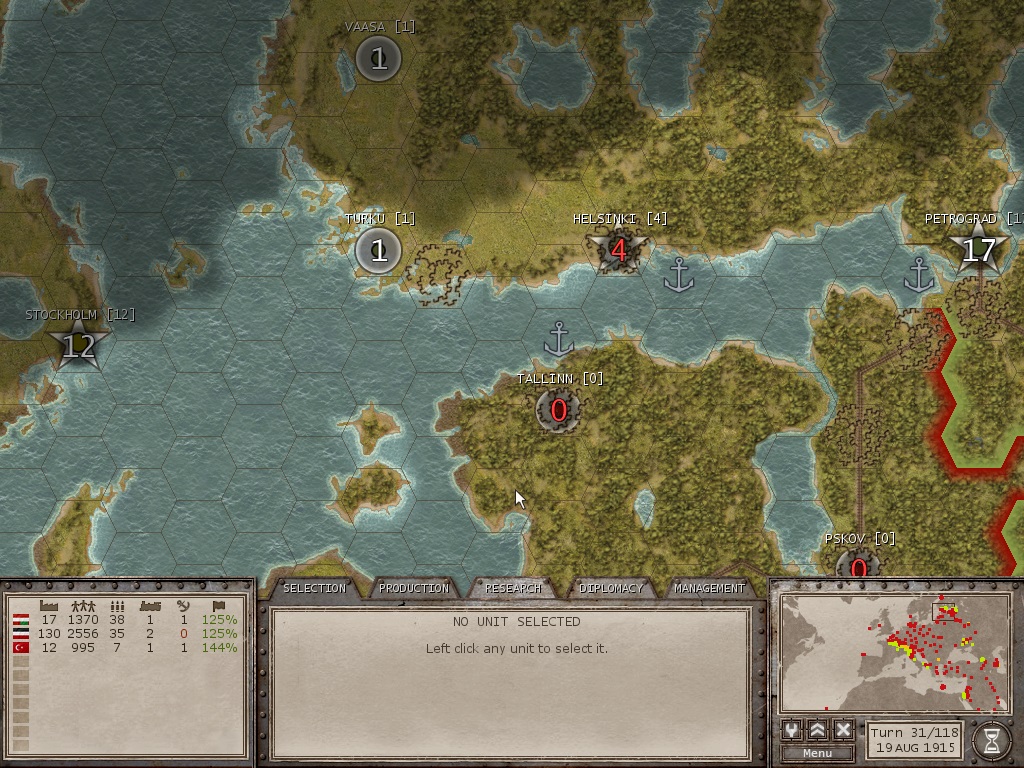
Task: Show the Diplomacy tab
Action: click(612, 588)
